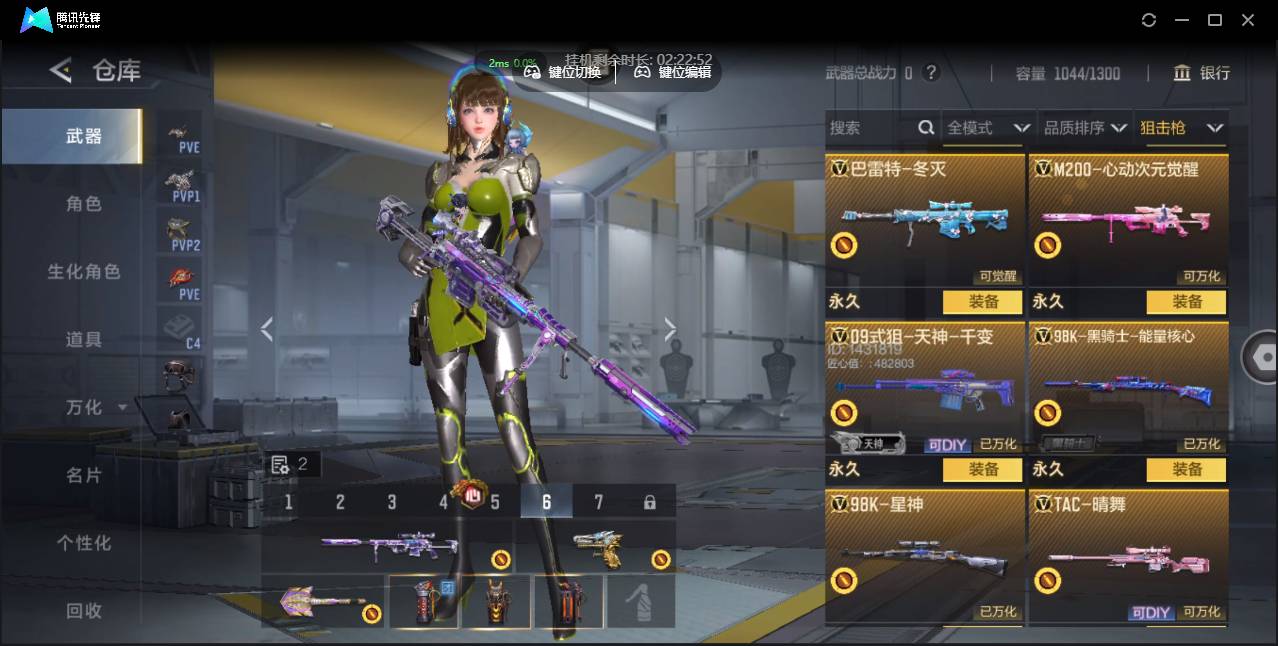Switch to loadout slot 5
The image size is (1278, 646).
(495, 502)
